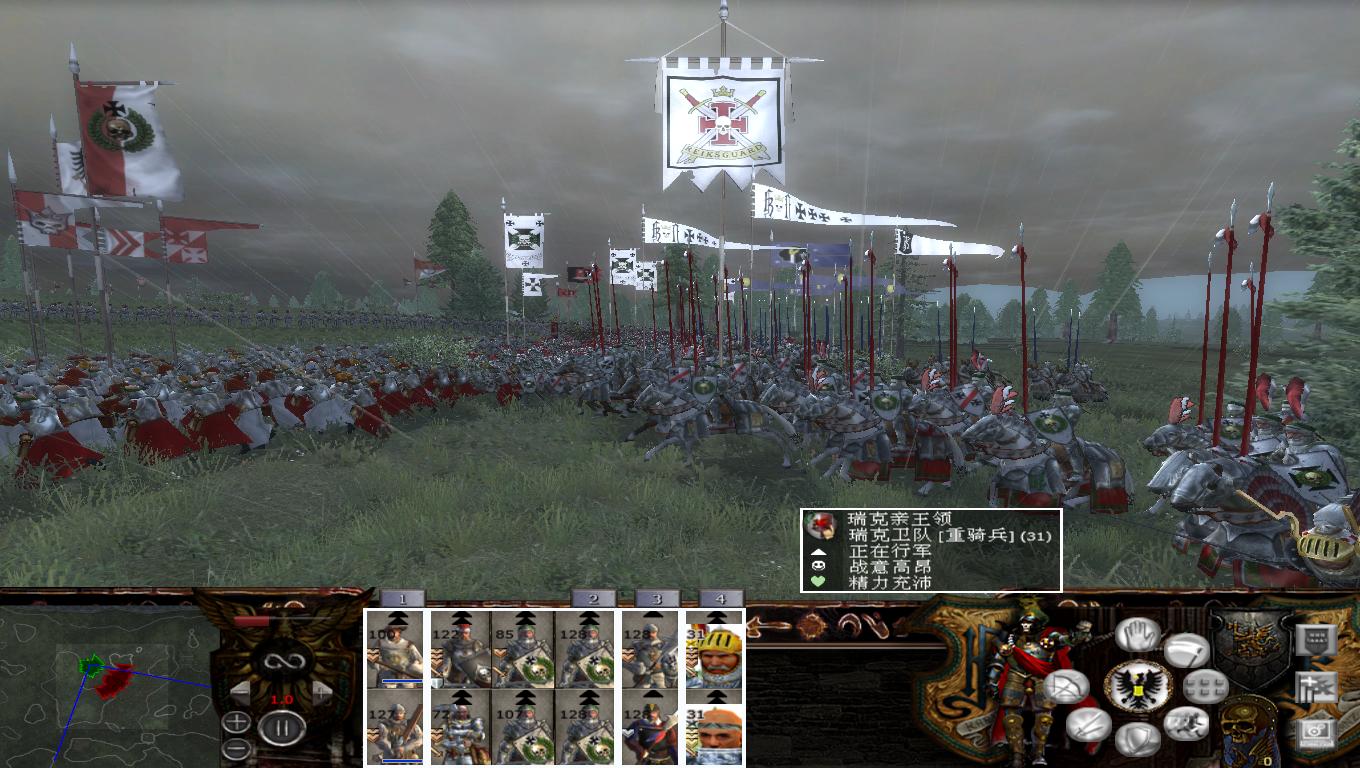Click the Empire eagle faction emblem

pos(1139,684)
